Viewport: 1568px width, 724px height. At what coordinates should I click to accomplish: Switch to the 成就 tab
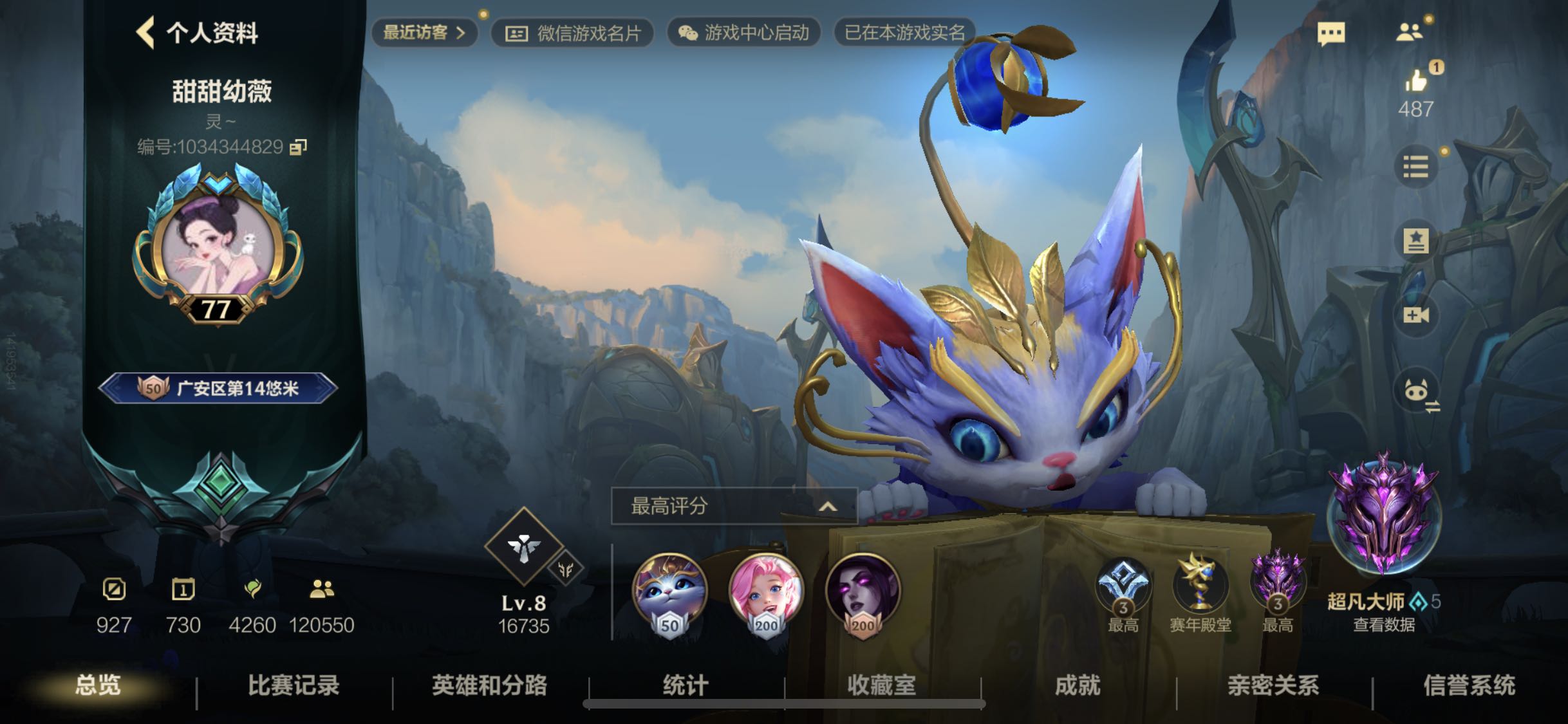click(x=1078, y=685)
